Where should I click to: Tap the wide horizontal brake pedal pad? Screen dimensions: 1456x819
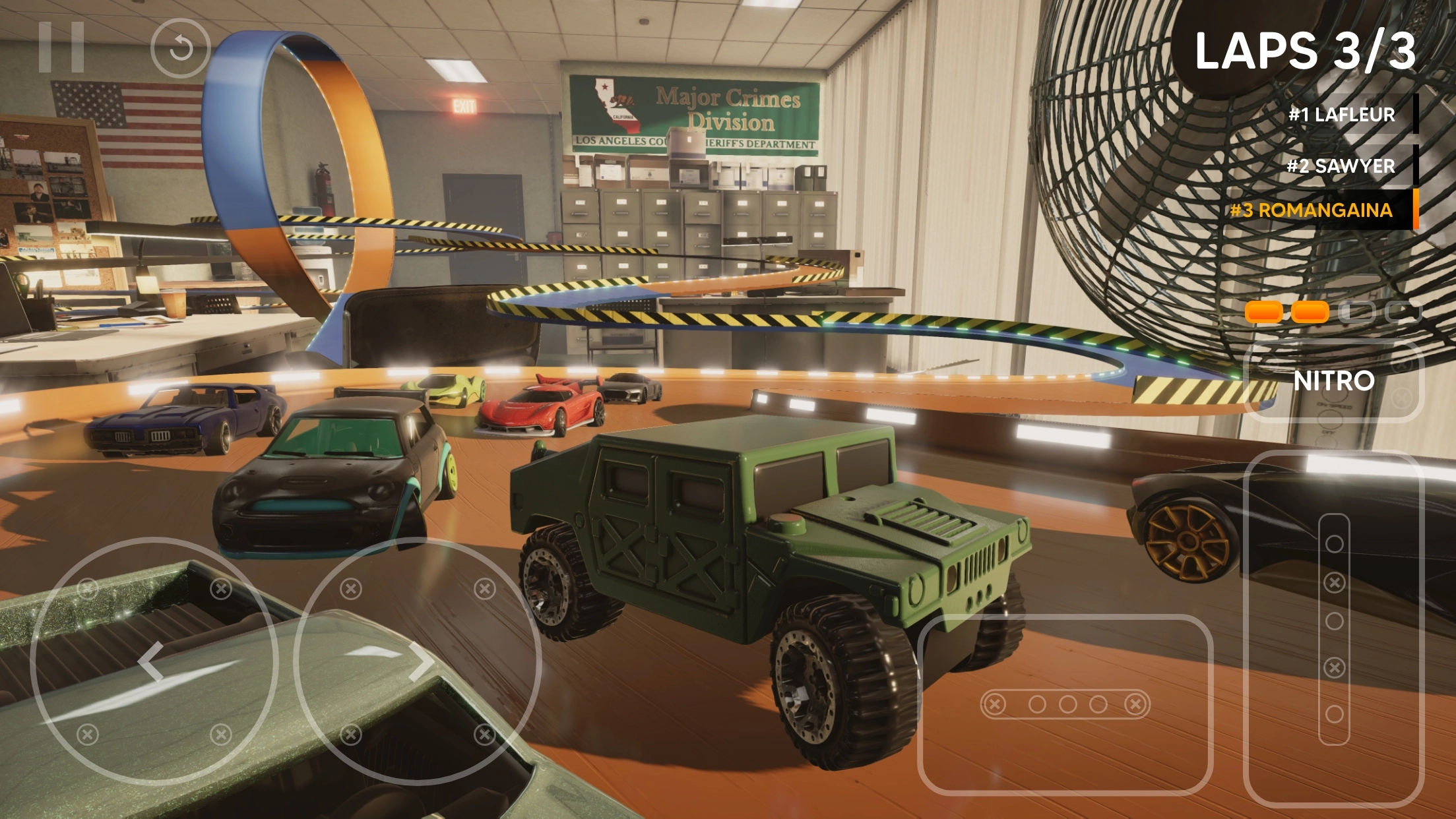click(x=1065, y=704)
